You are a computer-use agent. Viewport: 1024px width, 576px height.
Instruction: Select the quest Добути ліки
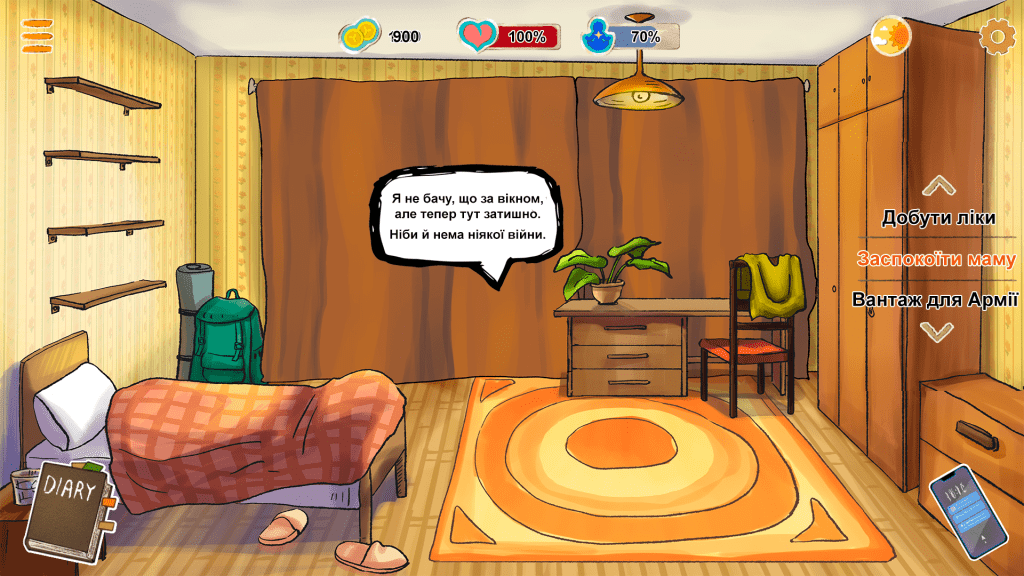938,218
